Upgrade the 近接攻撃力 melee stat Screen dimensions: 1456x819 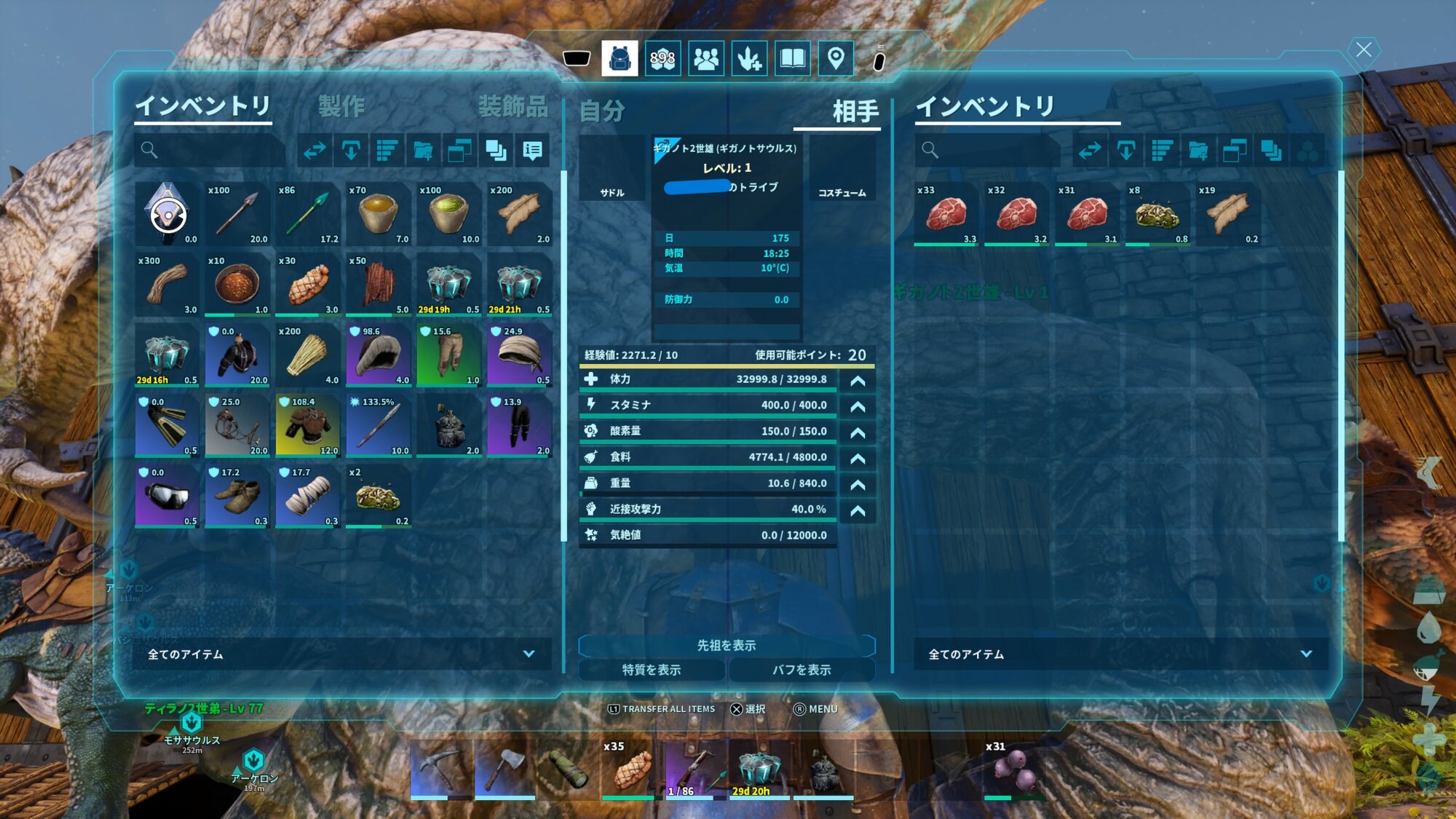tap(858, 511)
